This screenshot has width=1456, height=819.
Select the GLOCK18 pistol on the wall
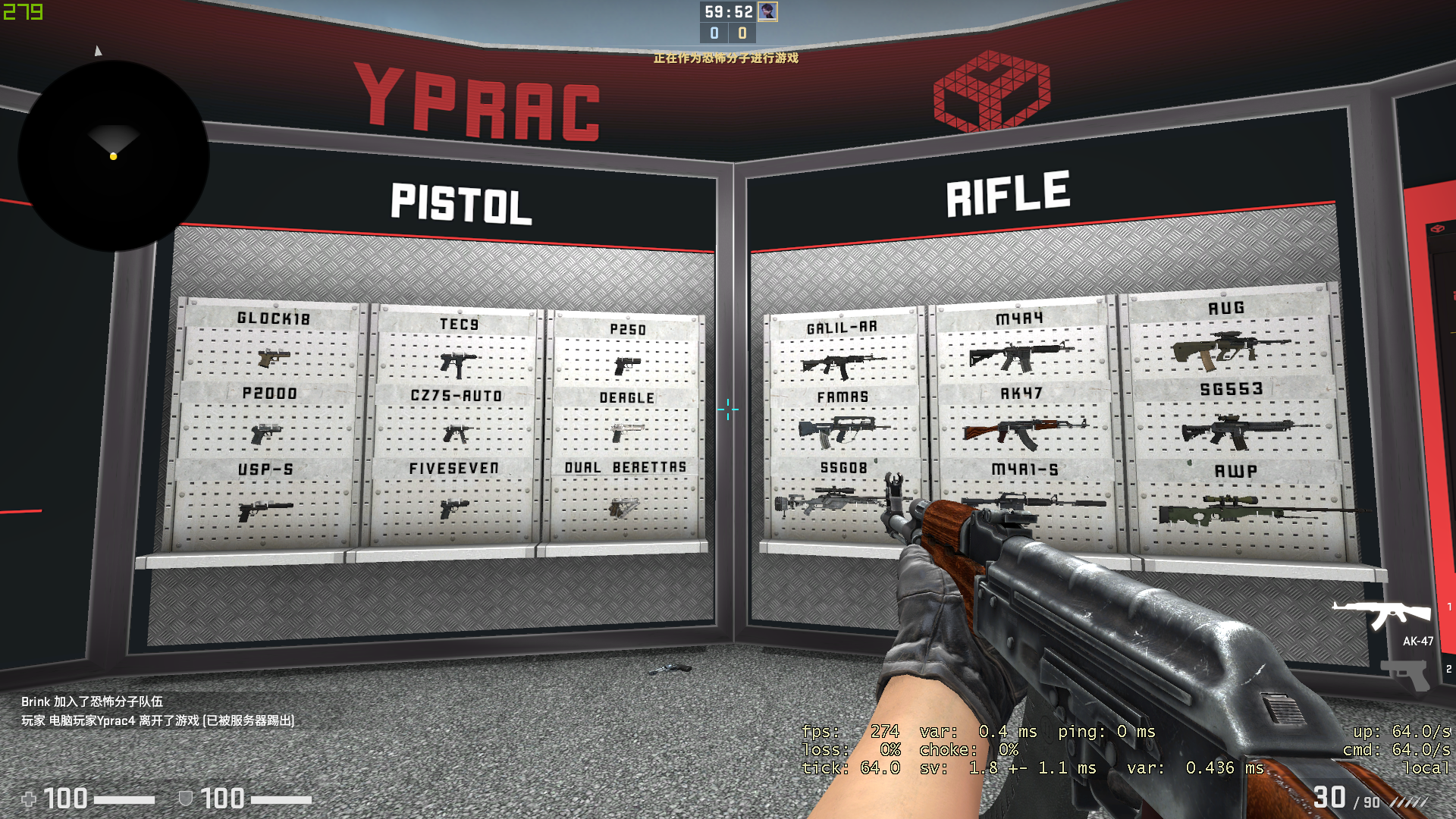273,356
